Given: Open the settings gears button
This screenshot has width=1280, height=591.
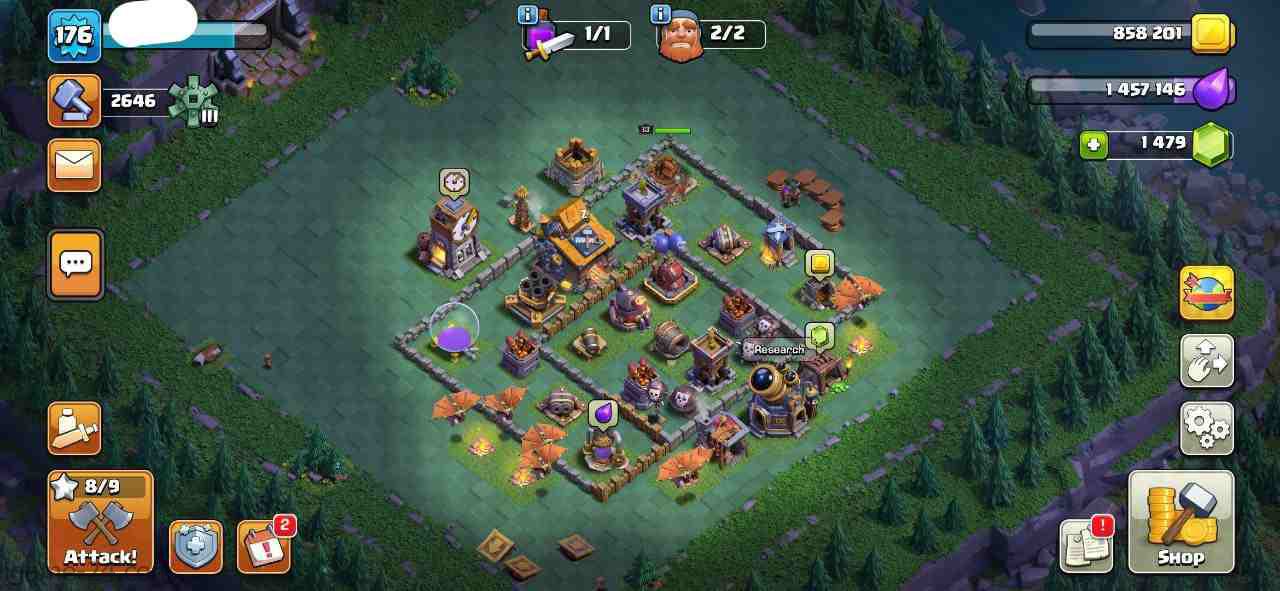Looking at the screenshot, I should coord(1206,427).
